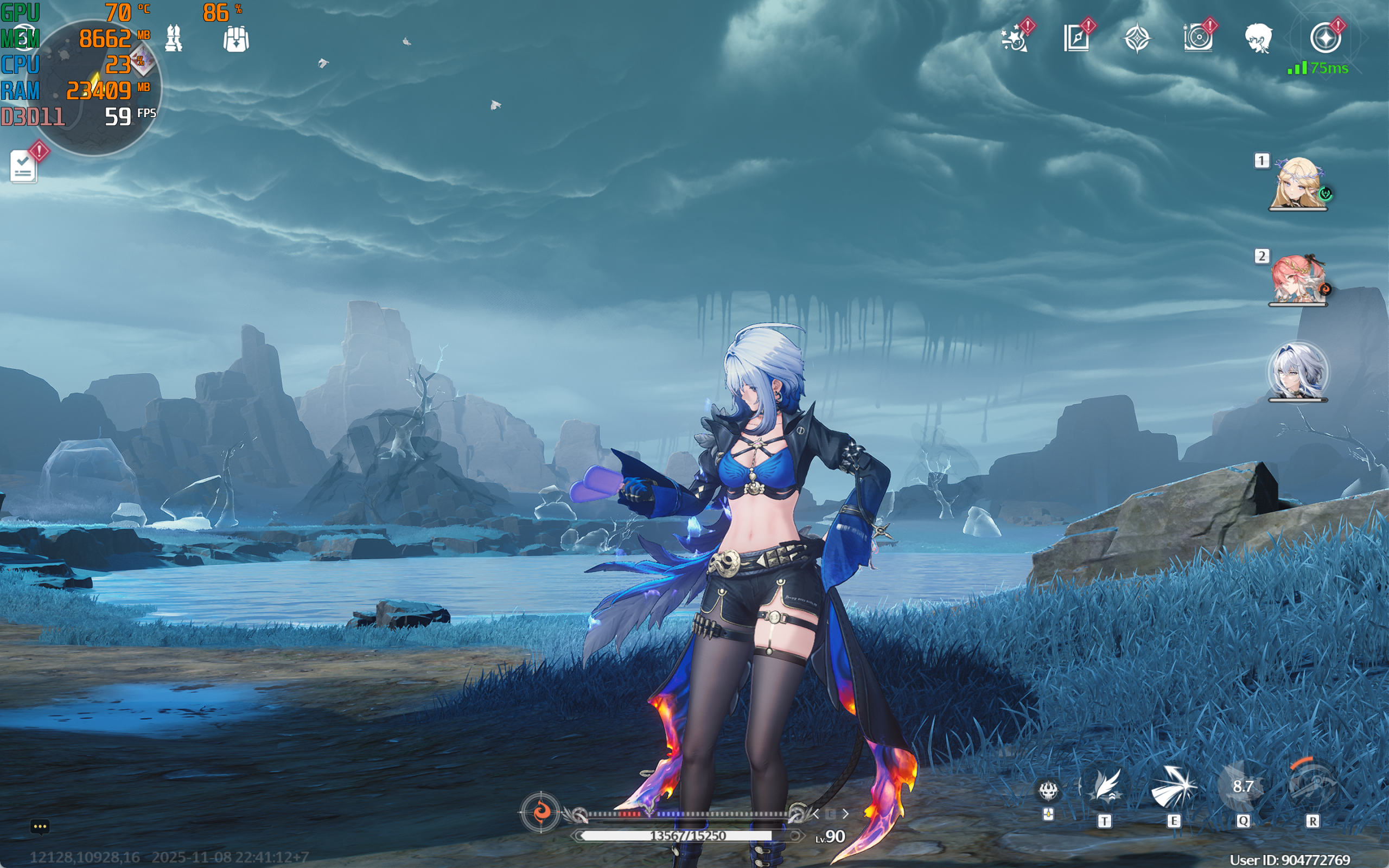Viewport: 1389px width, 868px height.
Task: Open the turntable disc icon
Action: pos(1198,39)
